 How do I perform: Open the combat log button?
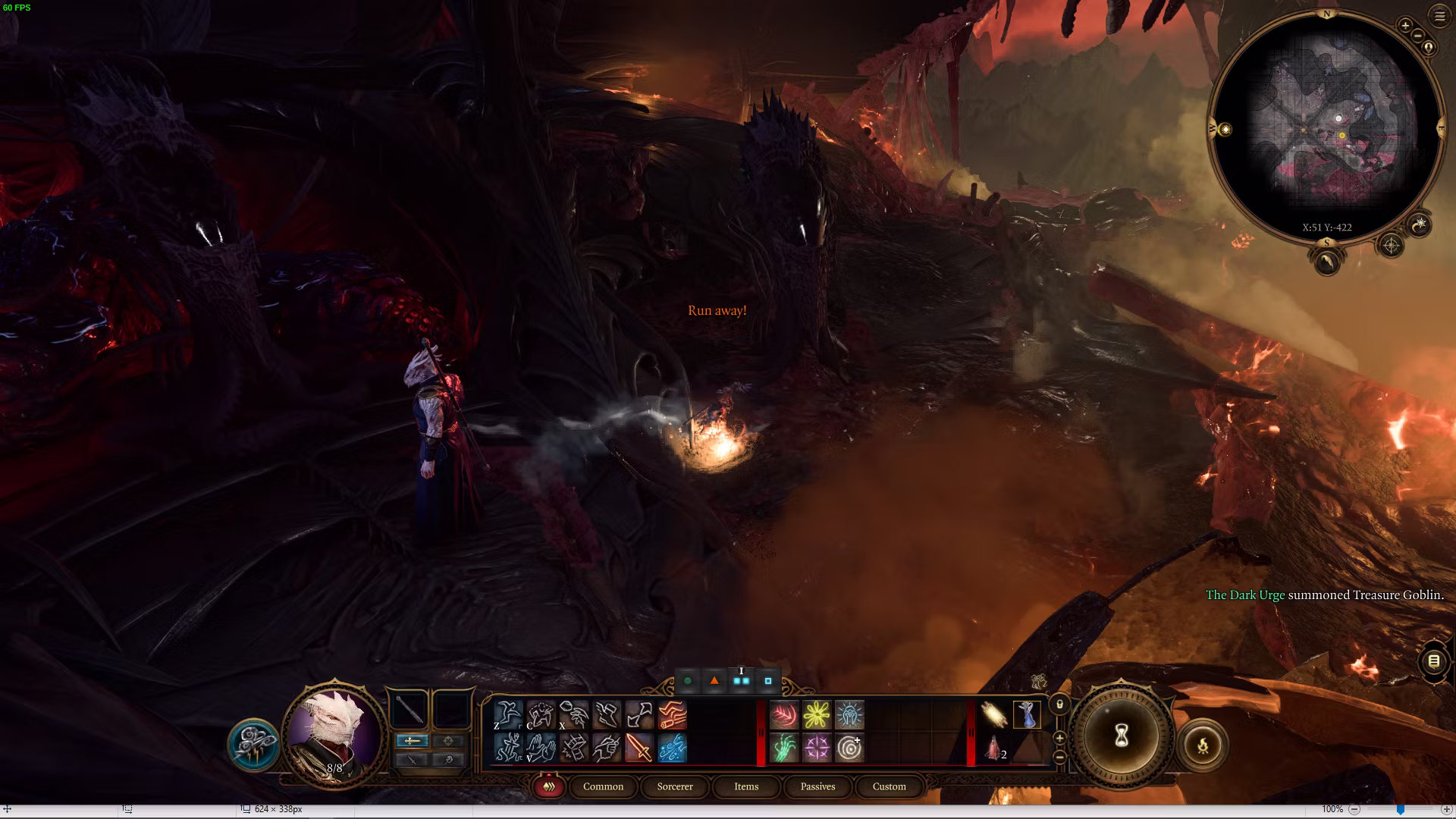[1433, 661]
